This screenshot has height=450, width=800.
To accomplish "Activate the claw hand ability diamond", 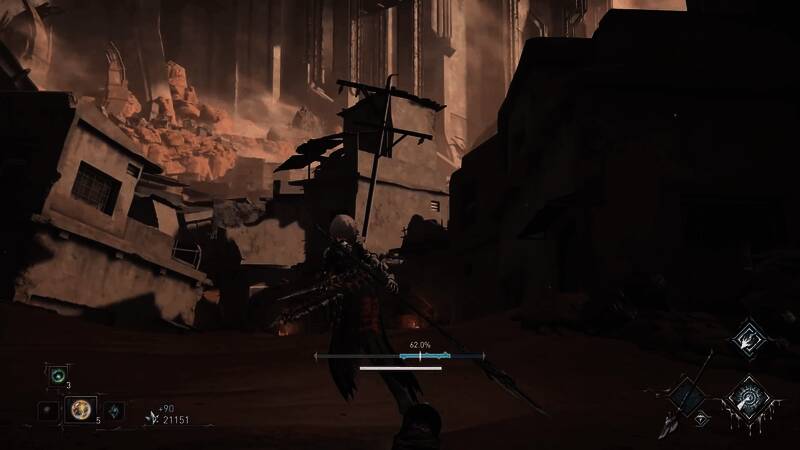I will [747, 340].
